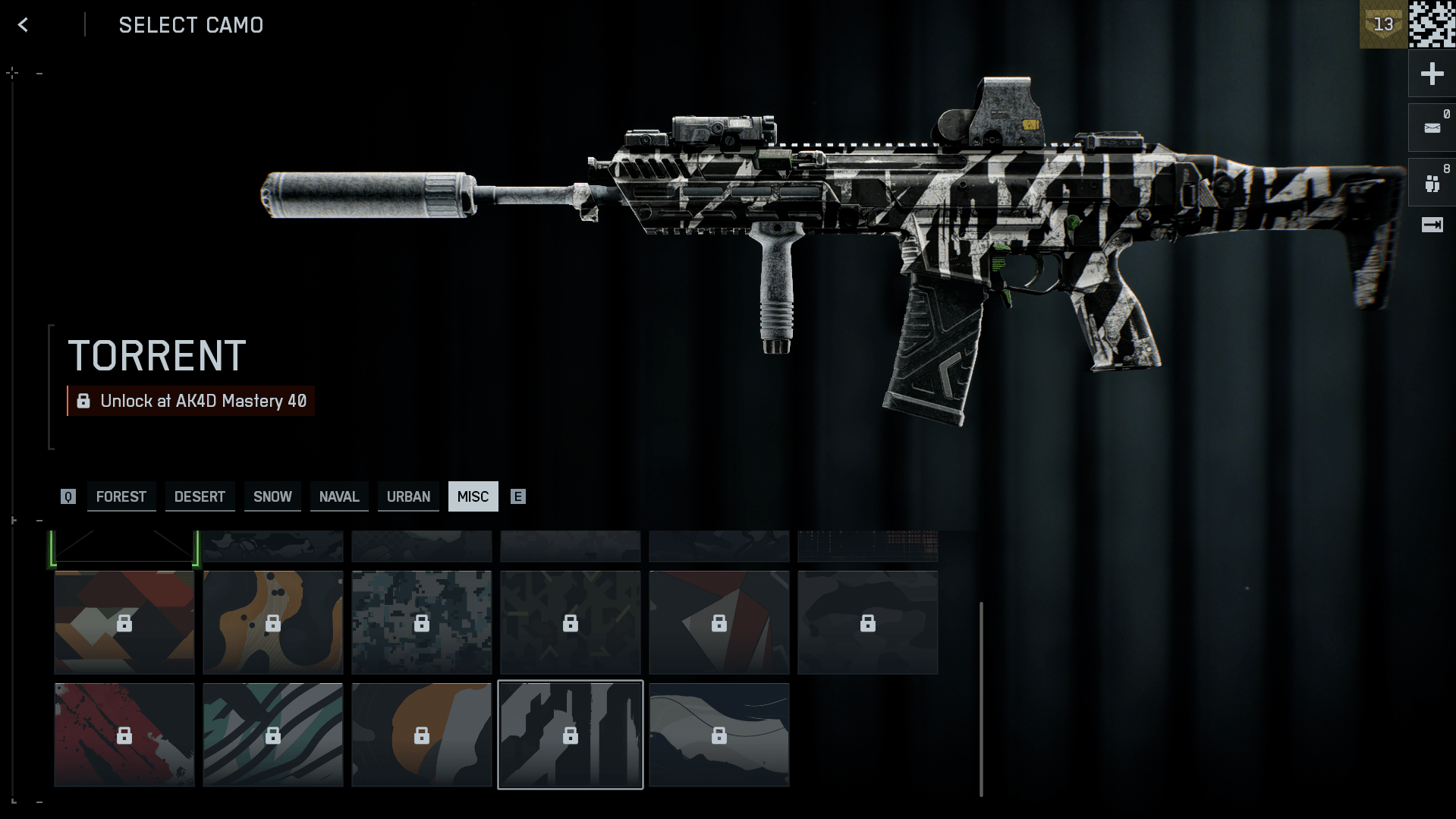
Task: Click the rank 13 badge
Action: [1382, 25]
